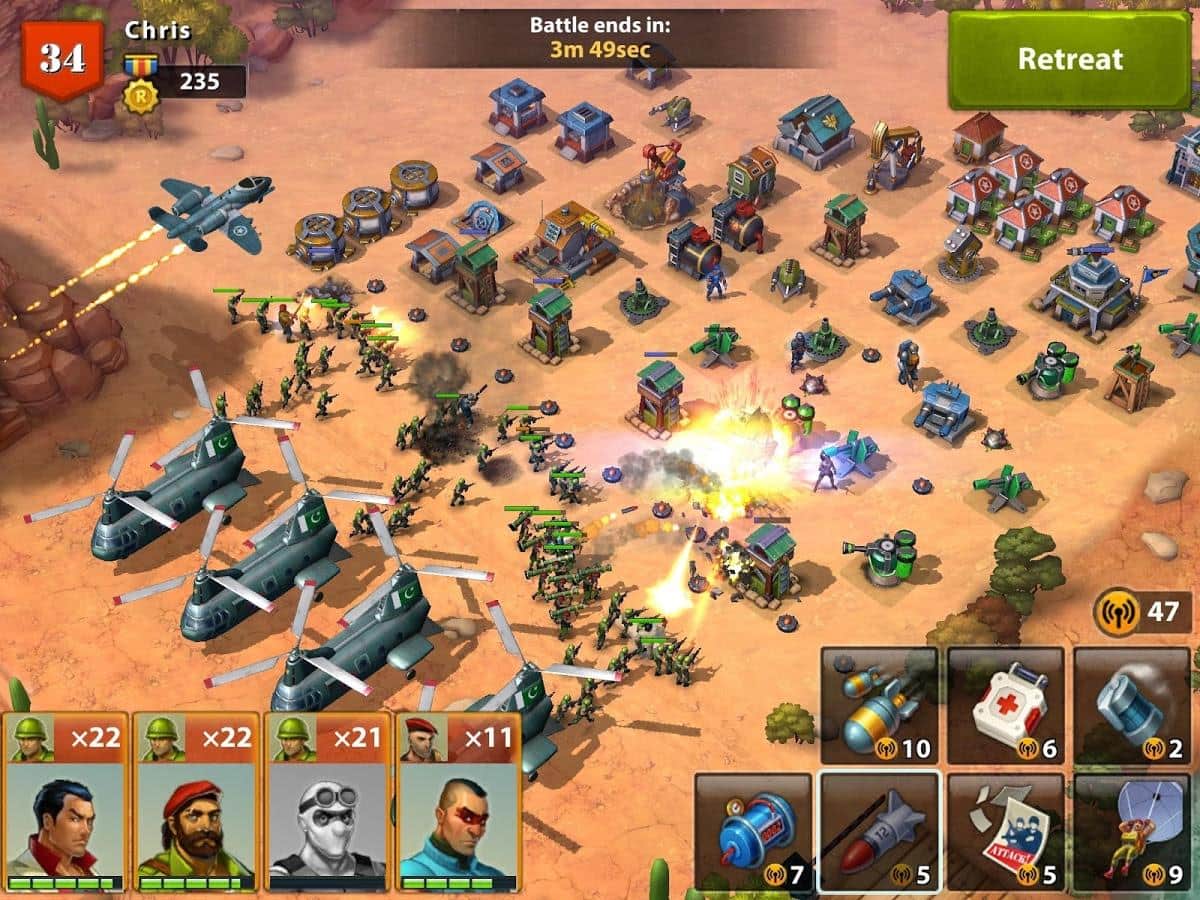The height and width of the screenshot is (900, 1200).
Task: Use the Attack flyer poster ability
Action: (1006, 832)
